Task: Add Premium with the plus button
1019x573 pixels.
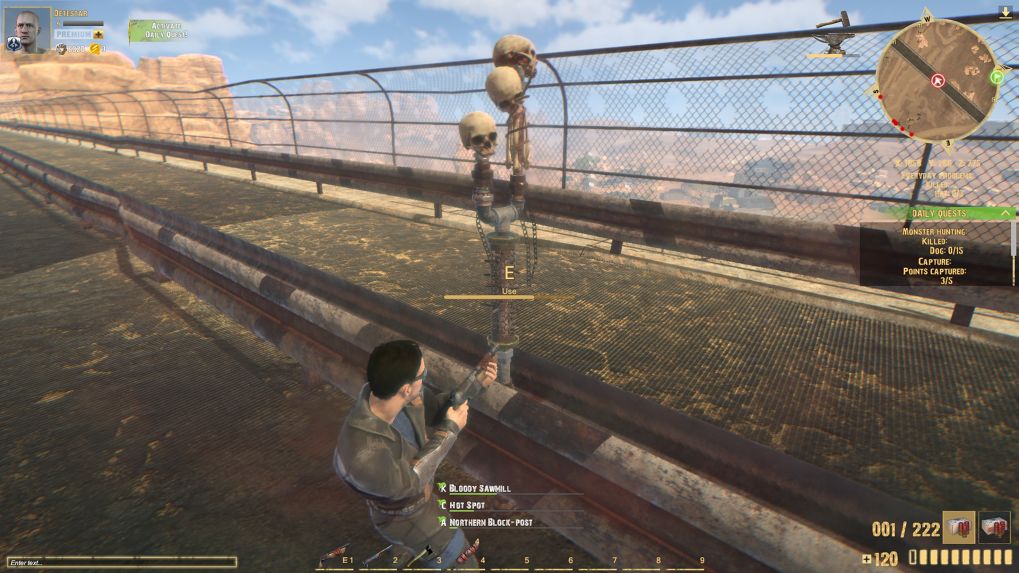Action: [99, 34]
